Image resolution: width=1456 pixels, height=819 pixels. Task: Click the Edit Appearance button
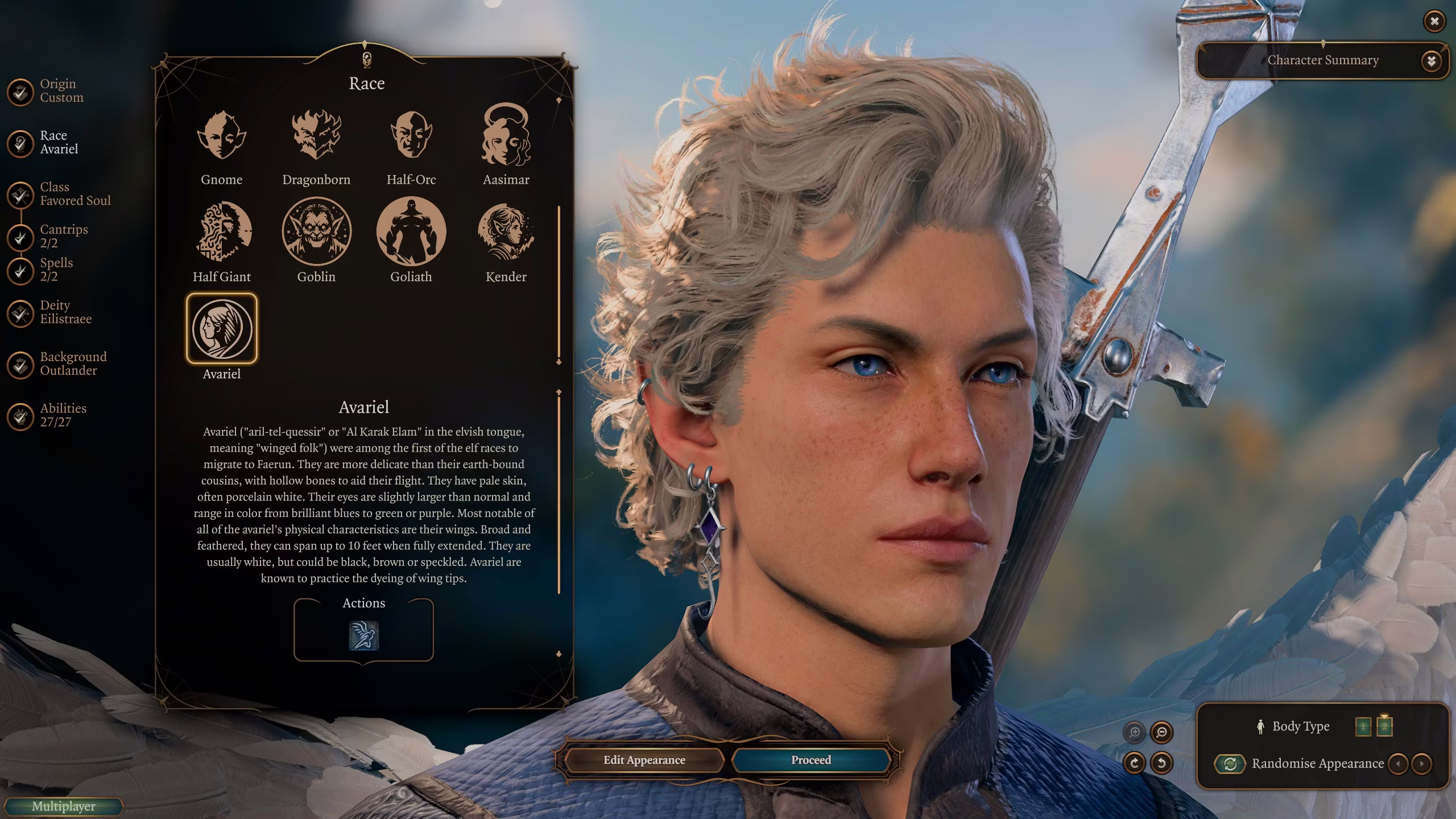point(644,760)
